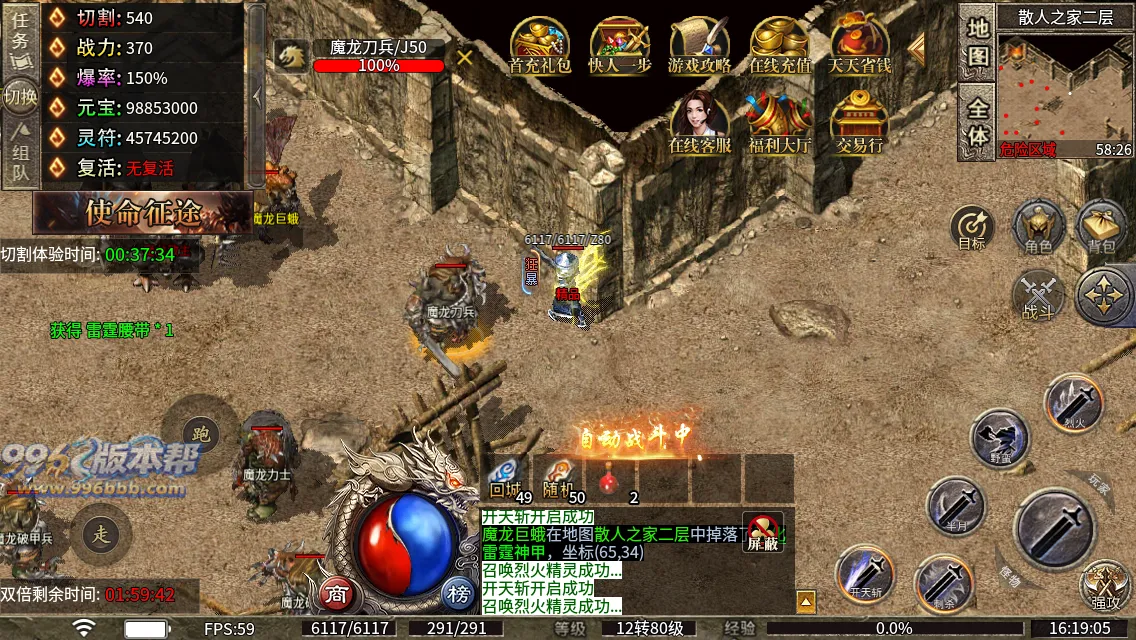Click the 屏蔽 block button
The height and width of the screenshot is (640, 1136).
763,531
